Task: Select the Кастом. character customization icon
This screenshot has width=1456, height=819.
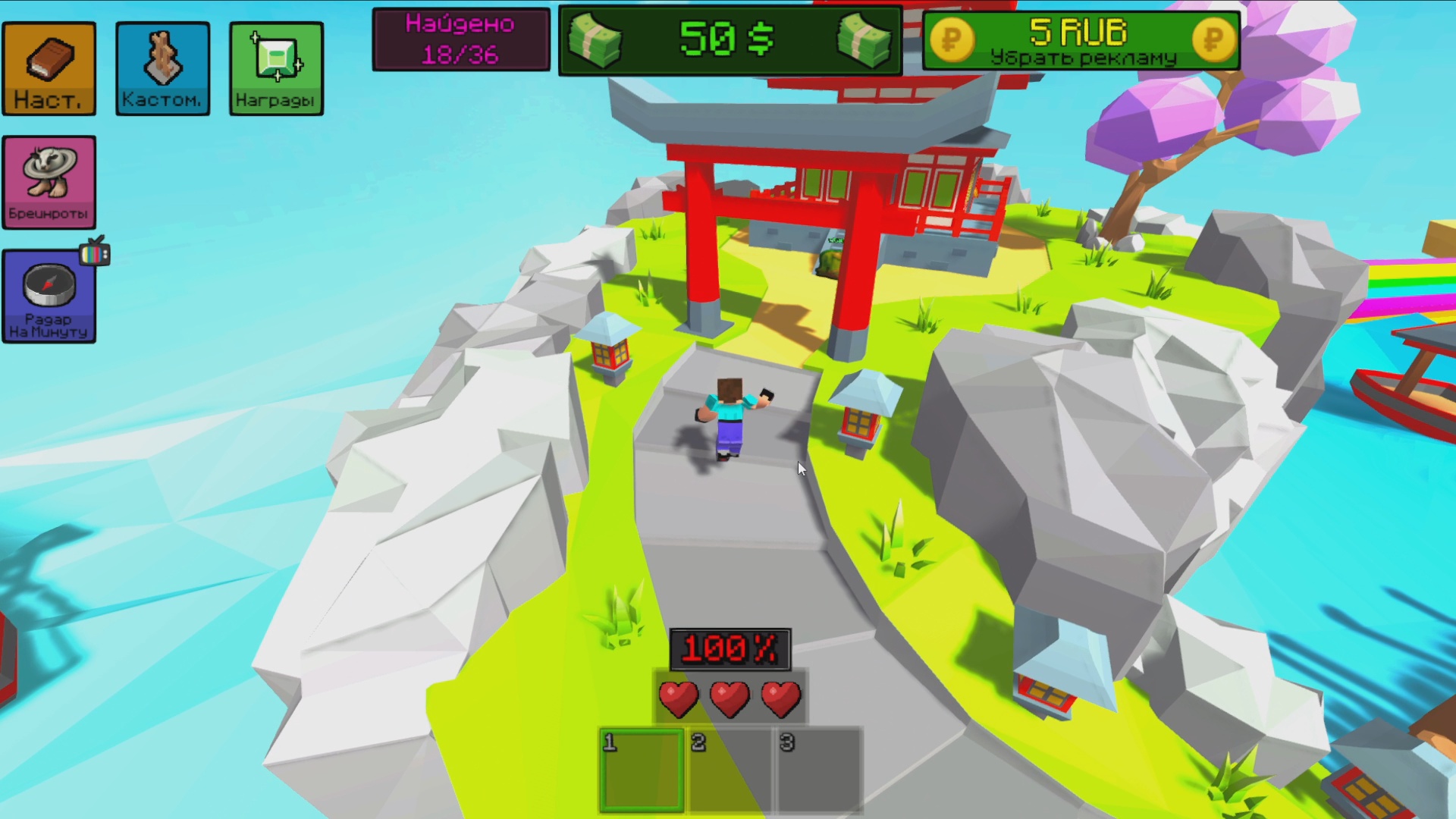Action: tap(162, 68)
